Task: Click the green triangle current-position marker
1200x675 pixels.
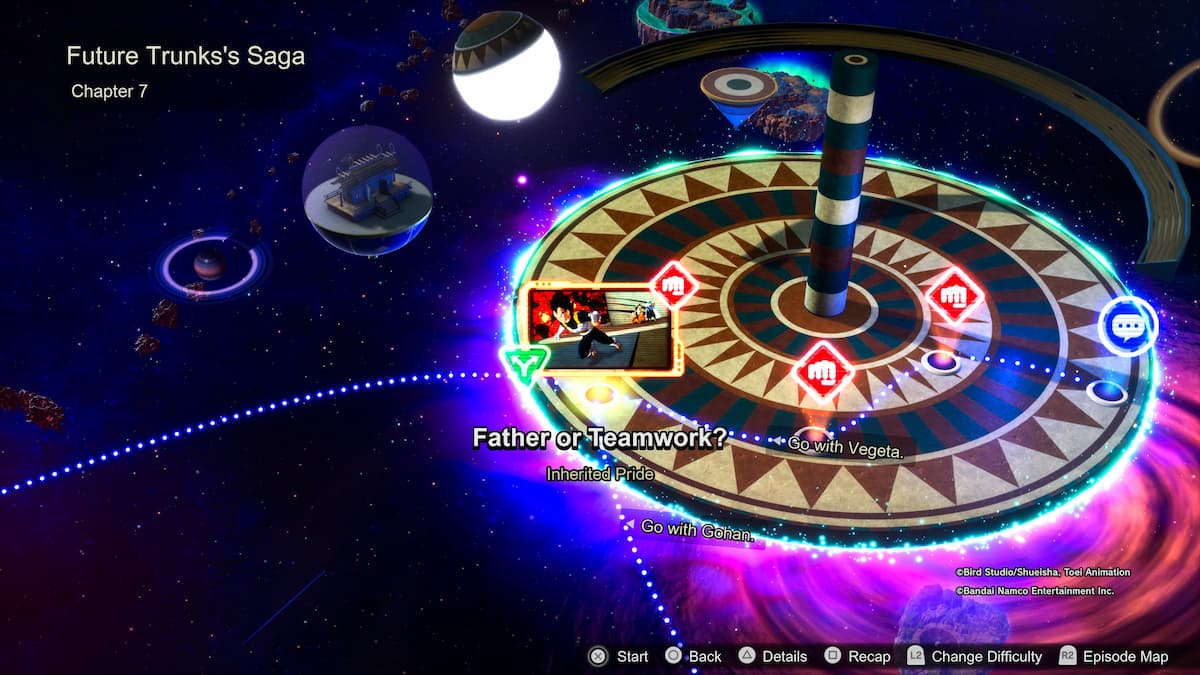Action: 523,366
